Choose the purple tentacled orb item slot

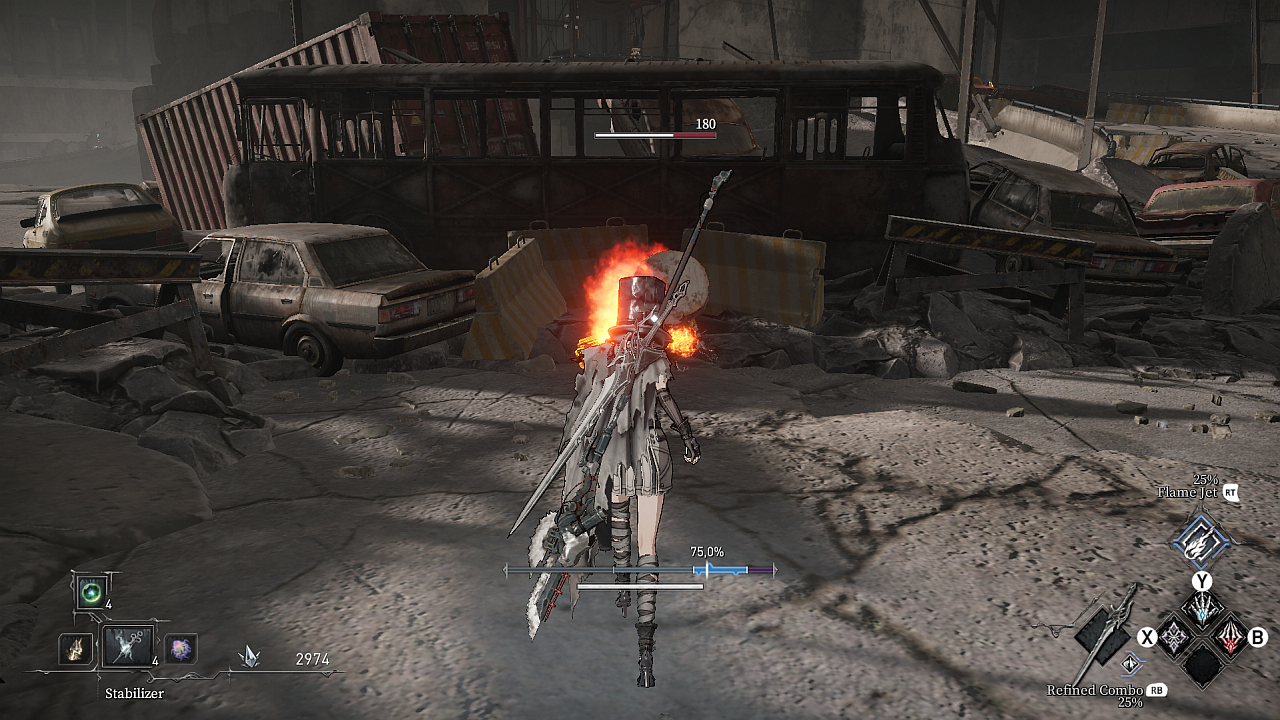180,649
